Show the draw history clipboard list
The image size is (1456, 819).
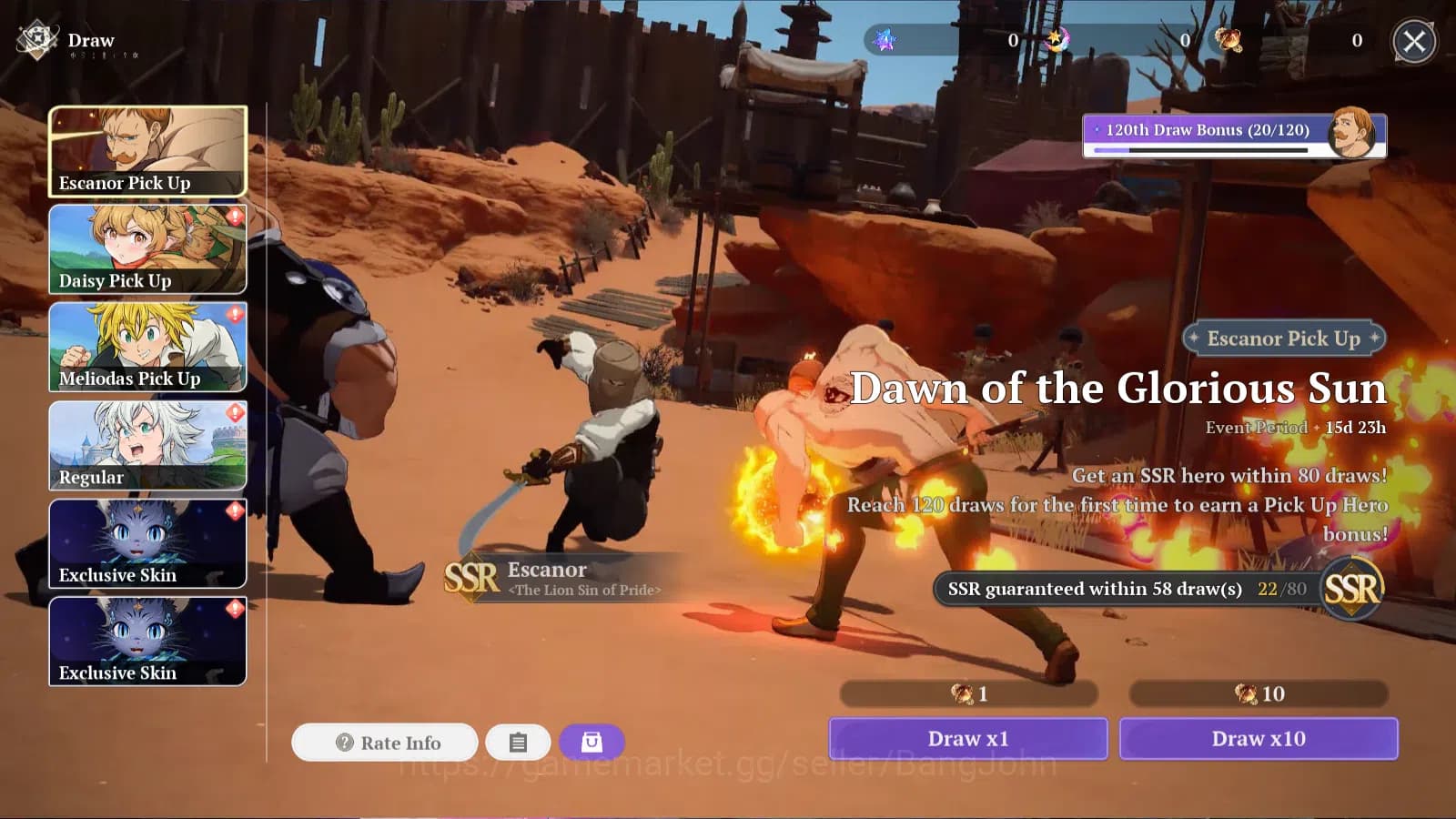518,743
